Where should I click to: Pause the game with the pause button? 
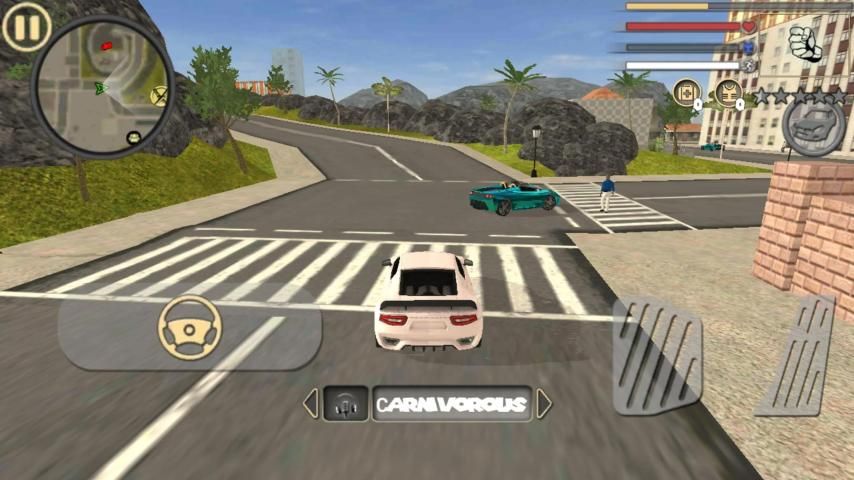click(26, 27)
